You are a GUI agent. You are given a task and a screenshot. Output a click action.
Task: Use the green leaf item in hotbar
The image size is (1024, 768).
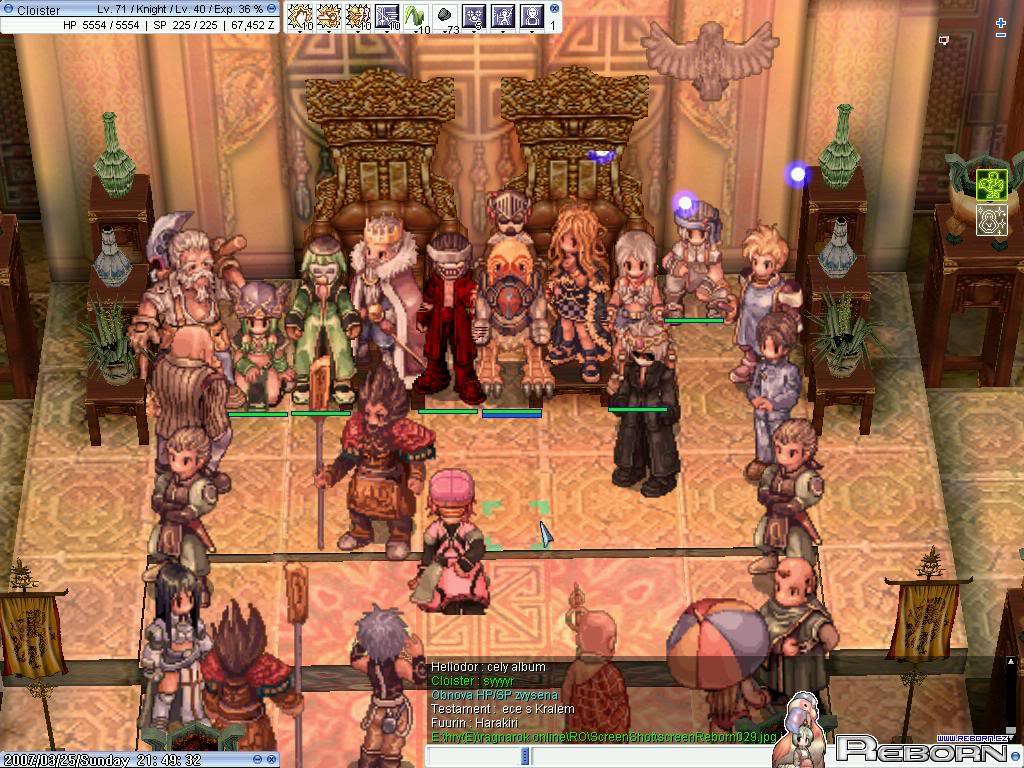click(x=415, y=16)
